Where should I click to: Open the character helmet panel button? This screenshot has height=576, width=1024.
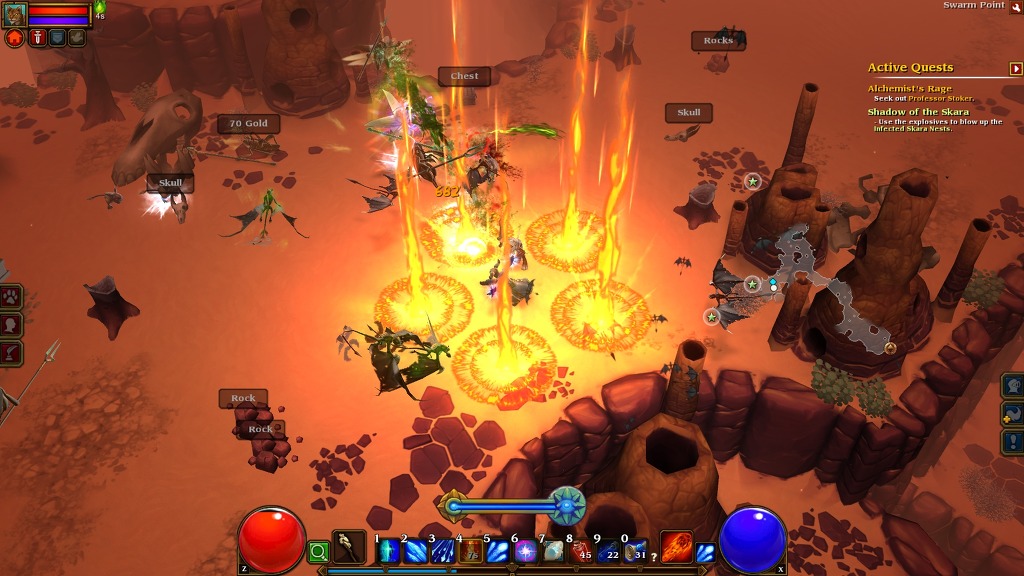1013,386
